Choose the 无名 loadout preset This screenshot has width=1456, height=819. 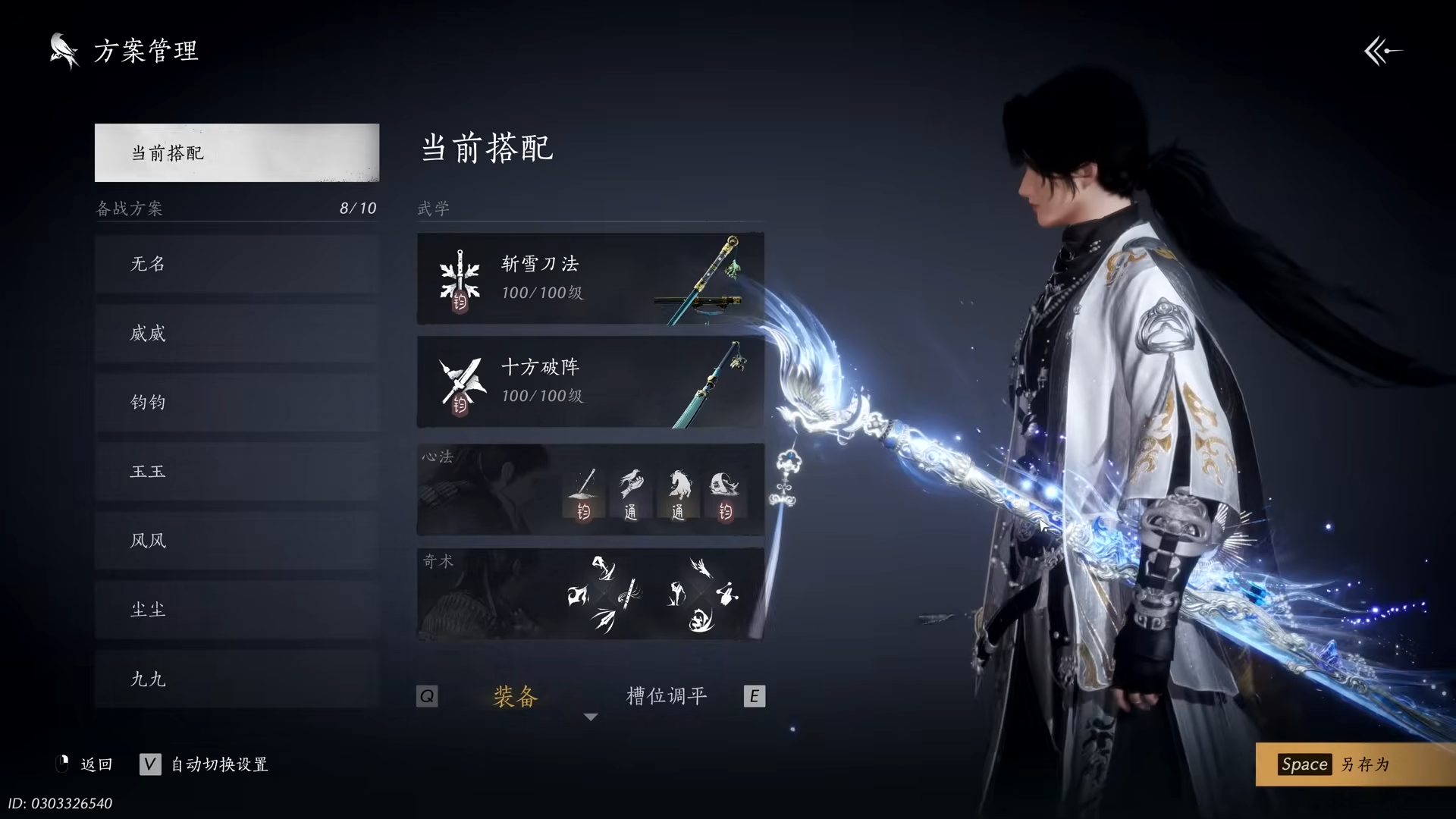click(x=237, y=264)
